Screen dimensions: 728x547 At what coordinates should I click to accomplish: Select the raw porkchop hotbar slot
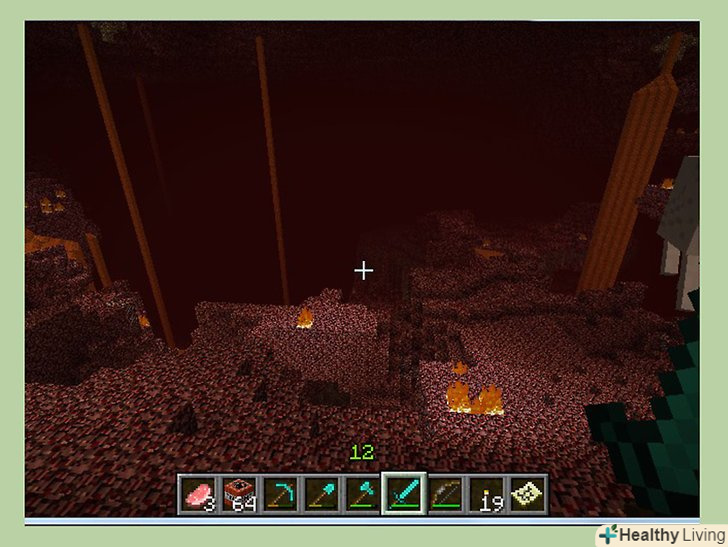(197, 493)
